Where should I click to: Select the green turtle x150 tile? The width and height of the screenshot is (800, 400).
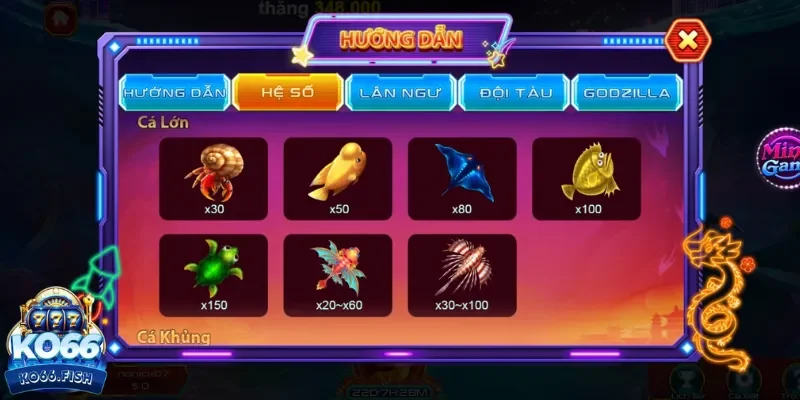coord(214,275)
